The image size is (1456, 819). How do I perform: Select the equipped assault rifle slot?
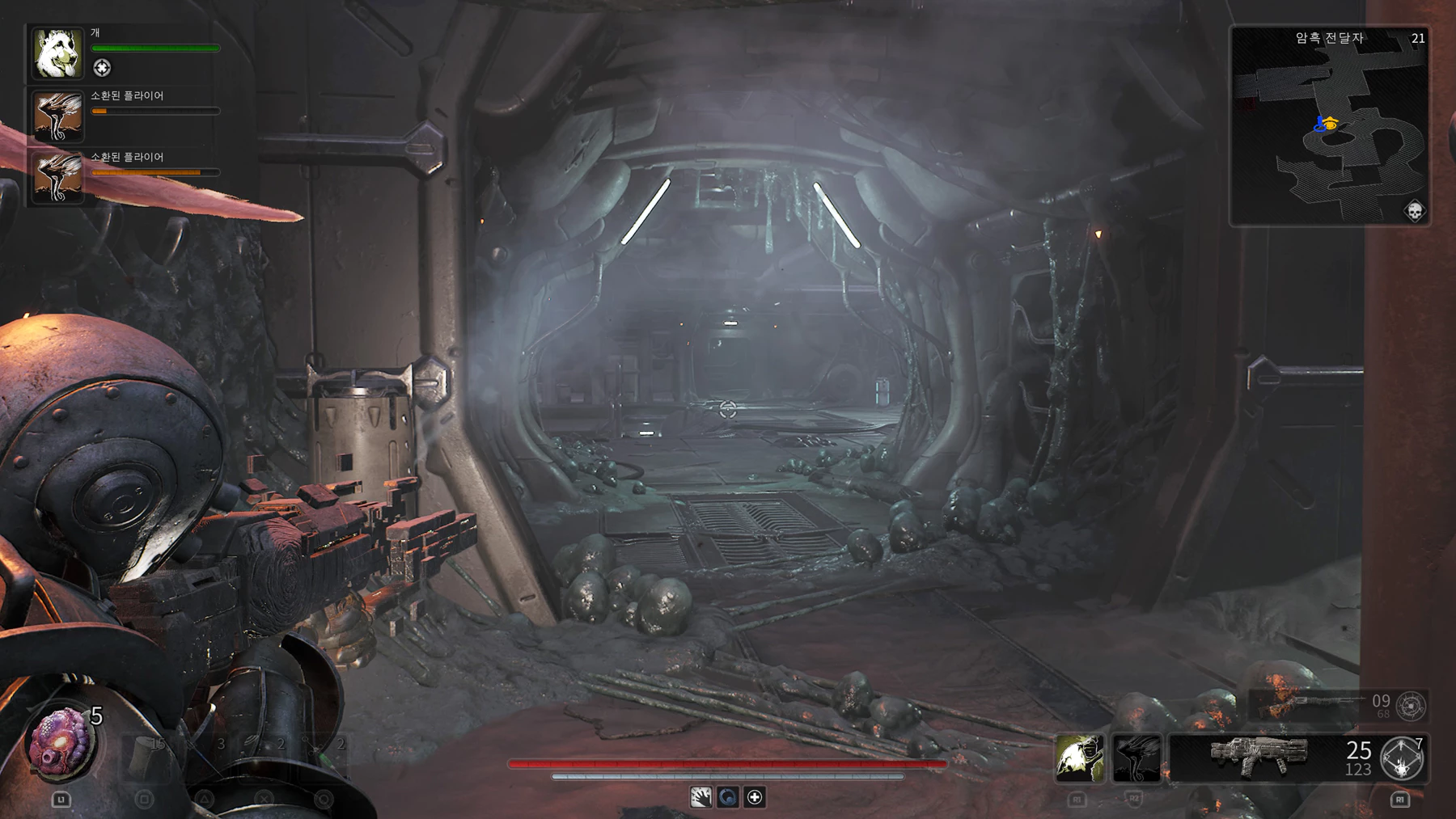[1259, 757]
